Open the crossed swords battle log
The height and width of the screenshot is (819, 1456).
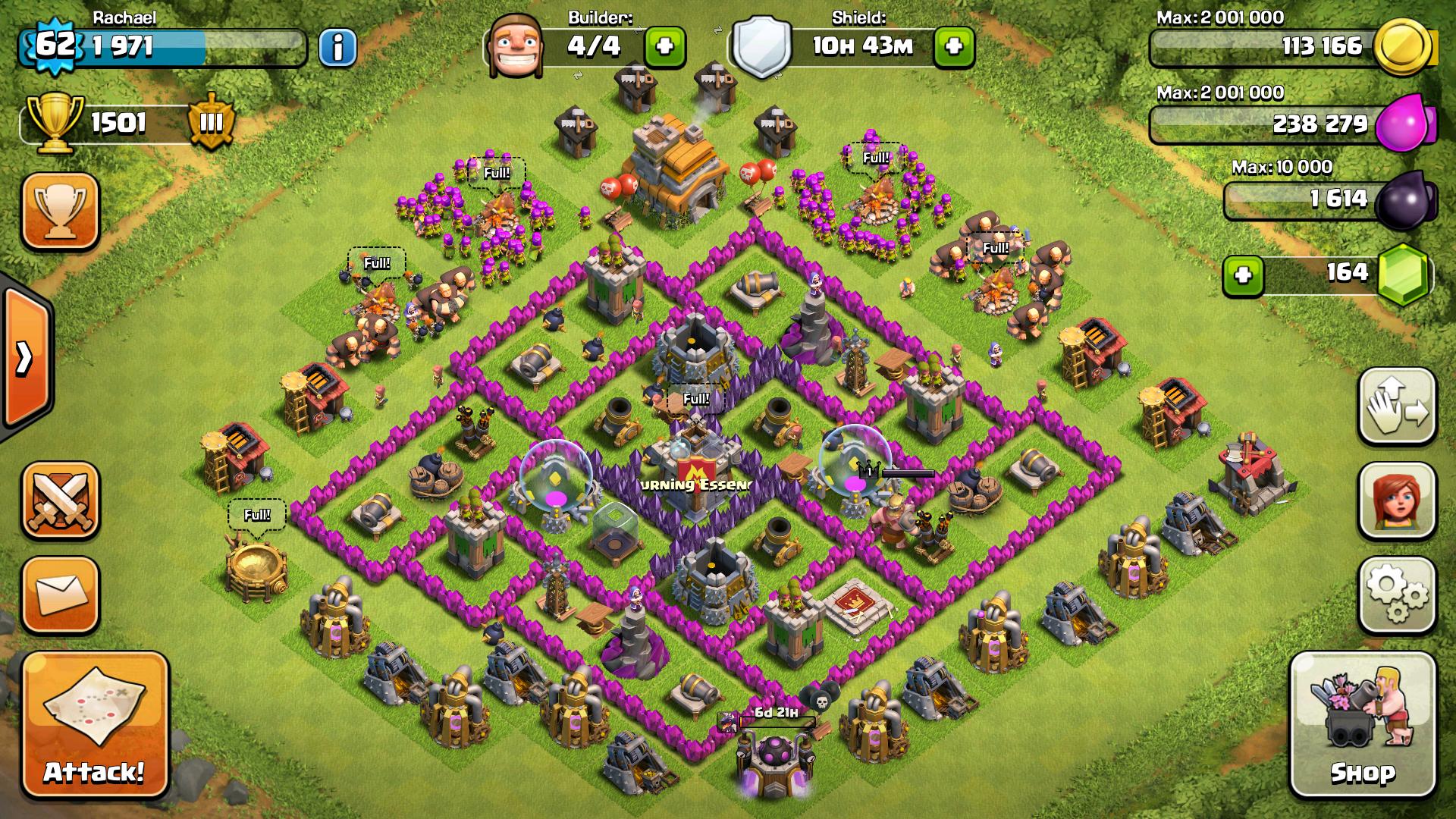click(x=61, y=500)
